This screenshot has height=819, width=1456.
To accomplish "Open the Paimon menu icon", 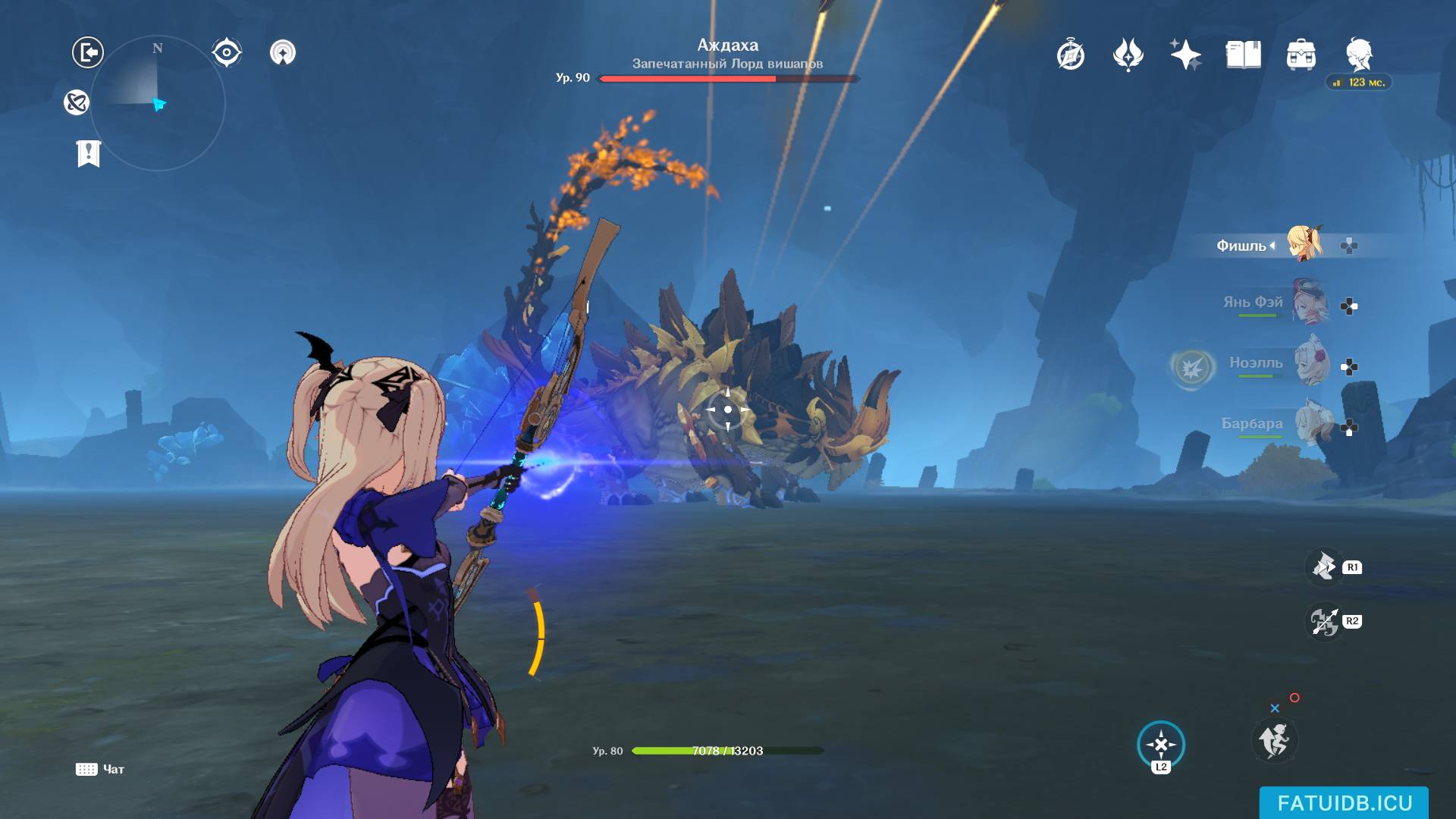I will pos(1358,55).
